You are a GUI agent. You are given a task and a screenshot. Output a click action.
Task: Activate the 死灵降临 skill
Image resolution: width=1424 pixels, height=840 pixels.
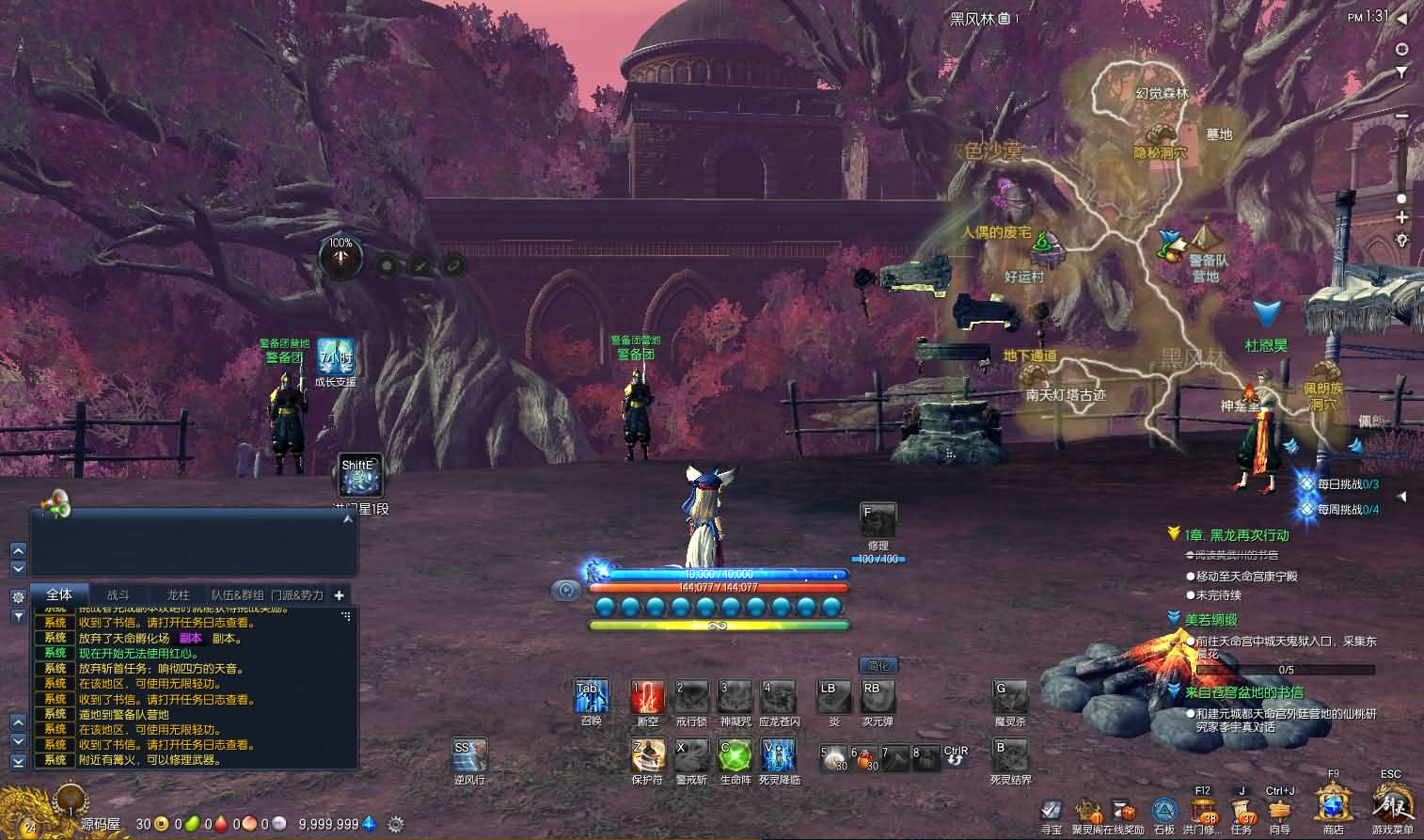(779, 754)
